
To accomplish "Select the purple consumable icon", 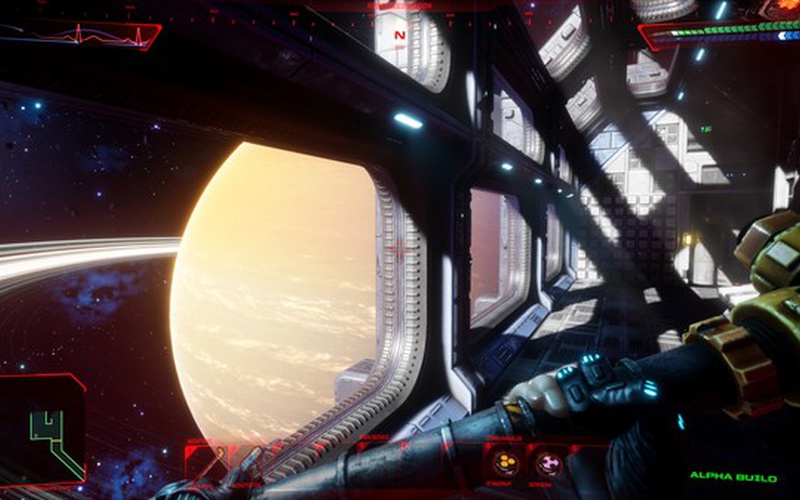I will (x=549, y=462).
